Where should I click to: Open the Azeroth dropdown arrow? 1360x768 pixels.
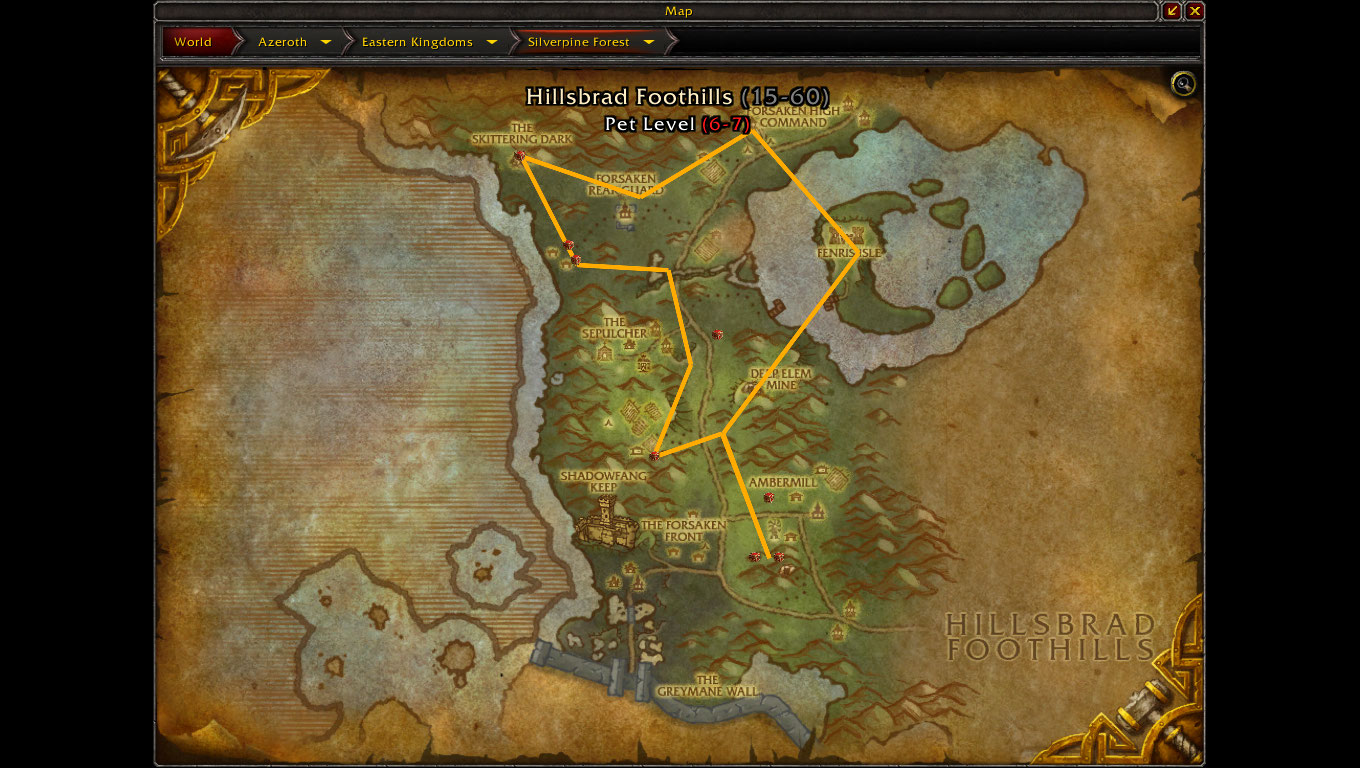tap(326, 42)
